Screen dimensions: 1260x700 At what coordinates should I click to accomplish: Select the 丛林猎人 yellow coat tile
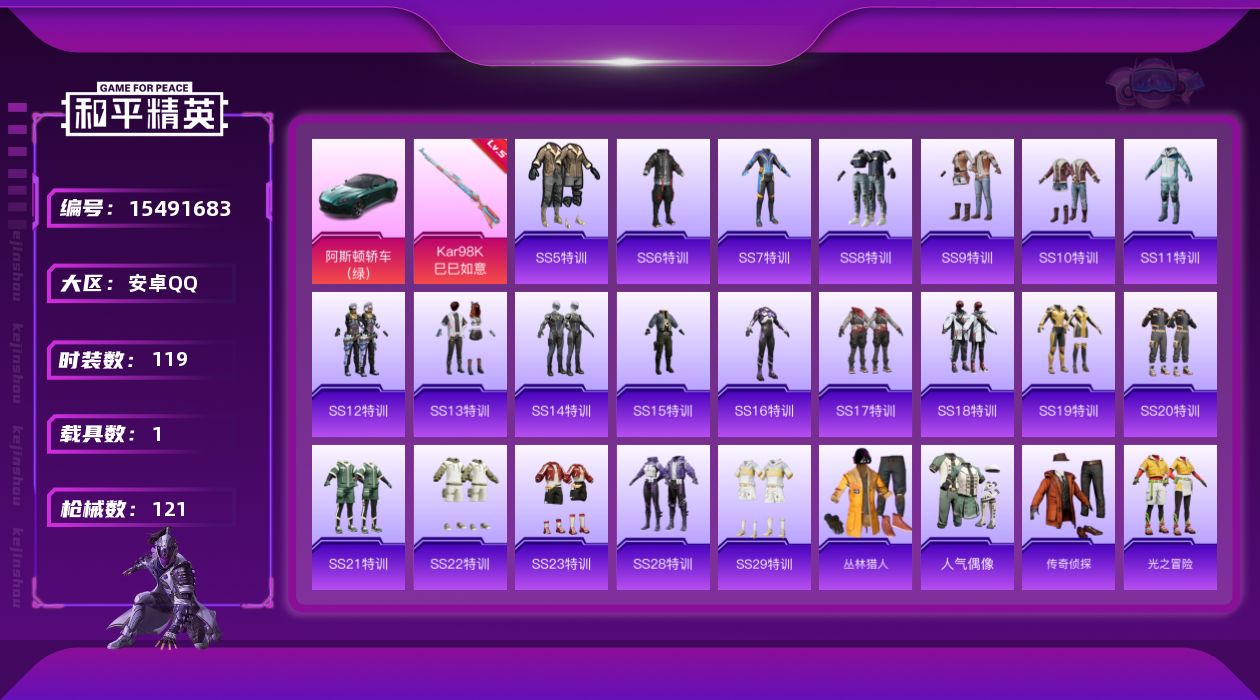click(x=865, y=517)
